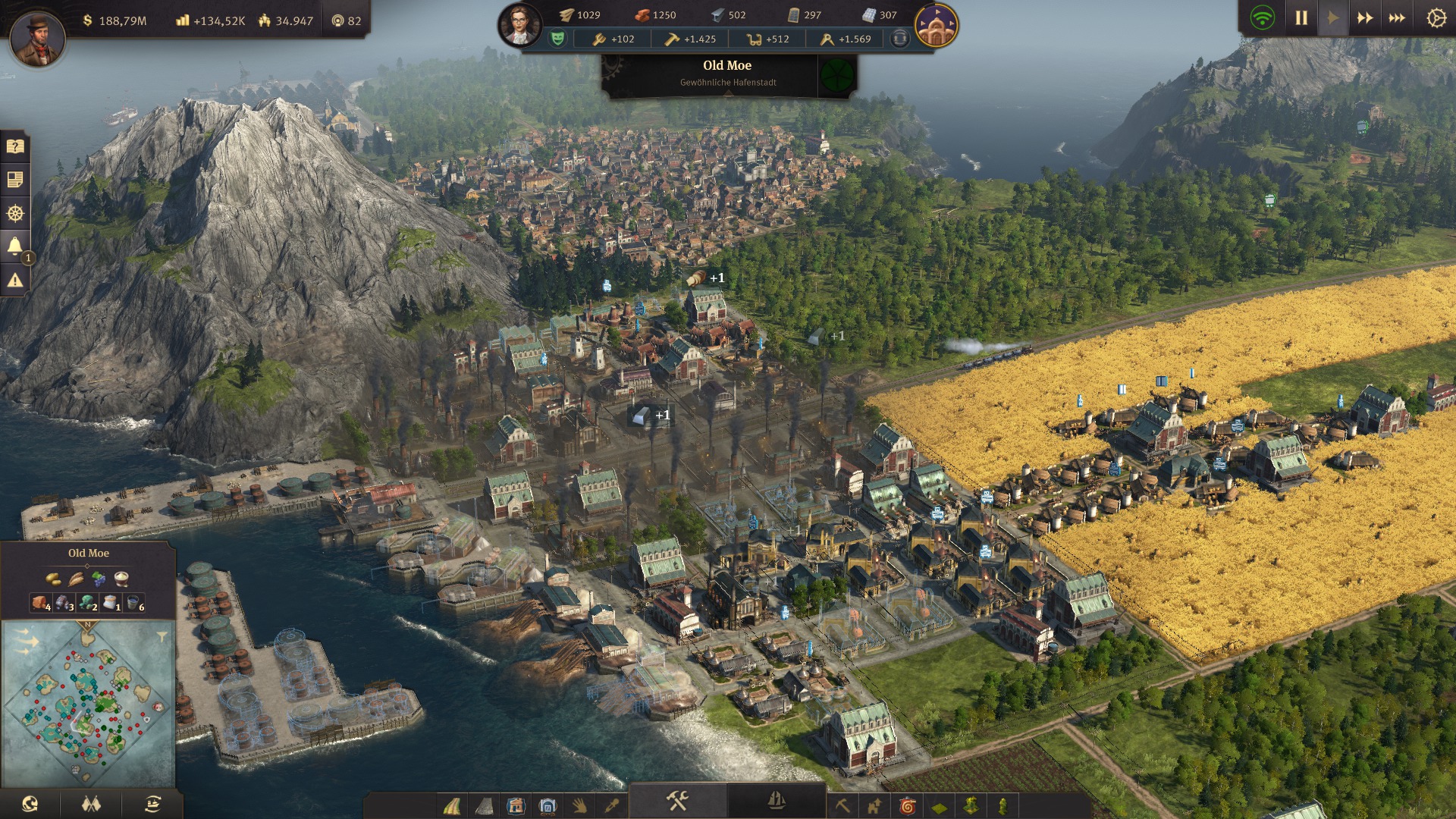Open the trade routes ship menu
1456x819 pixels.
[152, 804]
